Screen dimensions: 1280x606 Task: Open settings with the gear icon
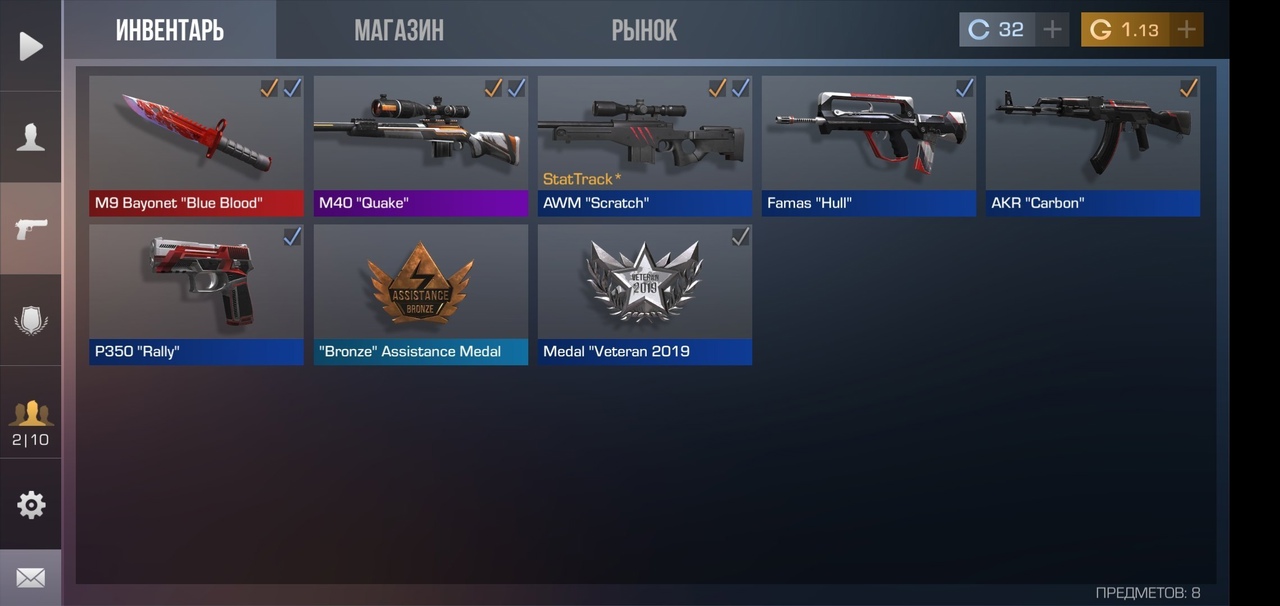pyautogui.click(x=31, y=505)
